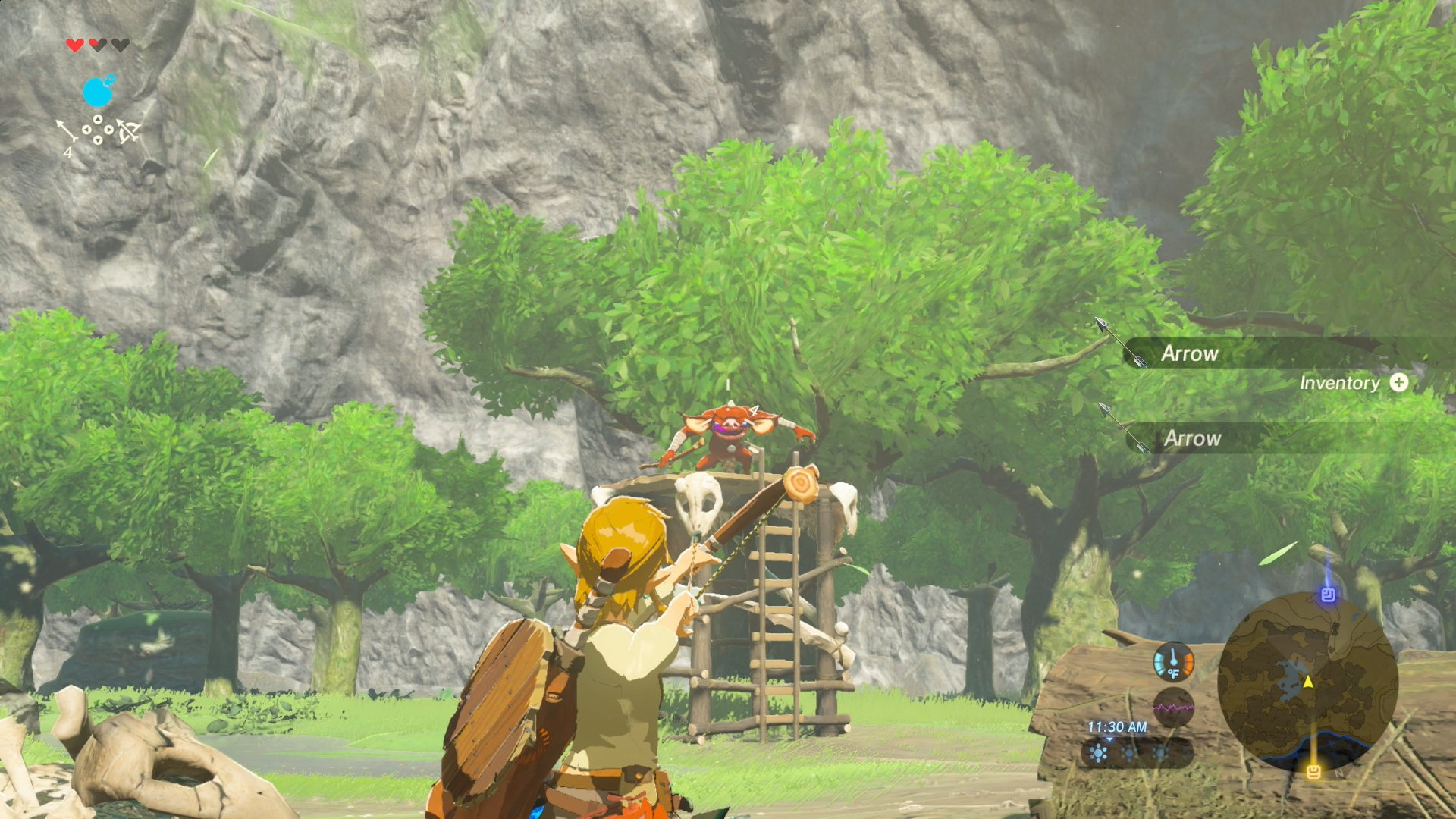The image size is (1456, 819).
Task: Select the yellow player arrow on the minimap
Action: pyautogui.click(x=1309, y=683)
